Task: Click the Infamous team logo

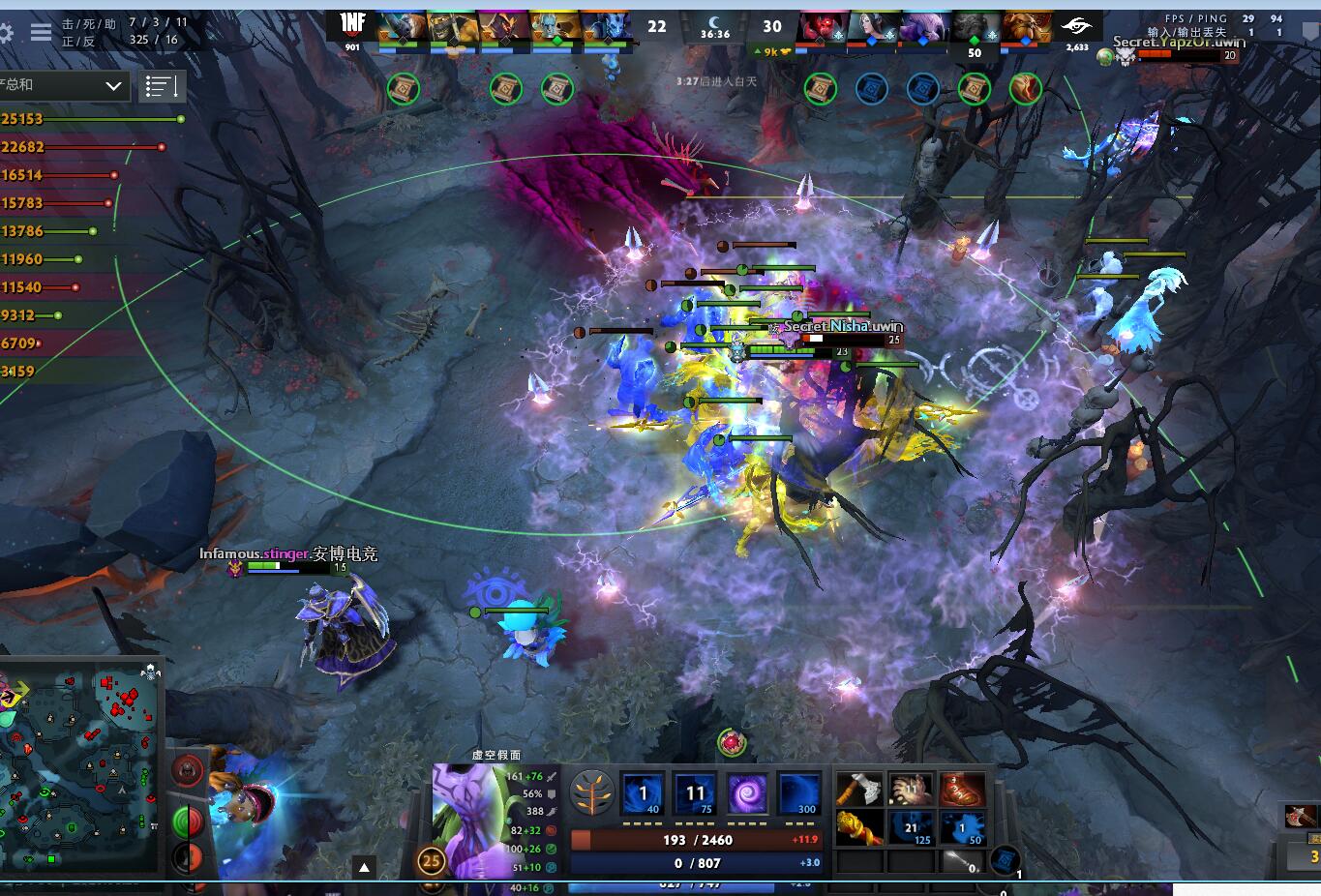Action: tap(350, 21)
